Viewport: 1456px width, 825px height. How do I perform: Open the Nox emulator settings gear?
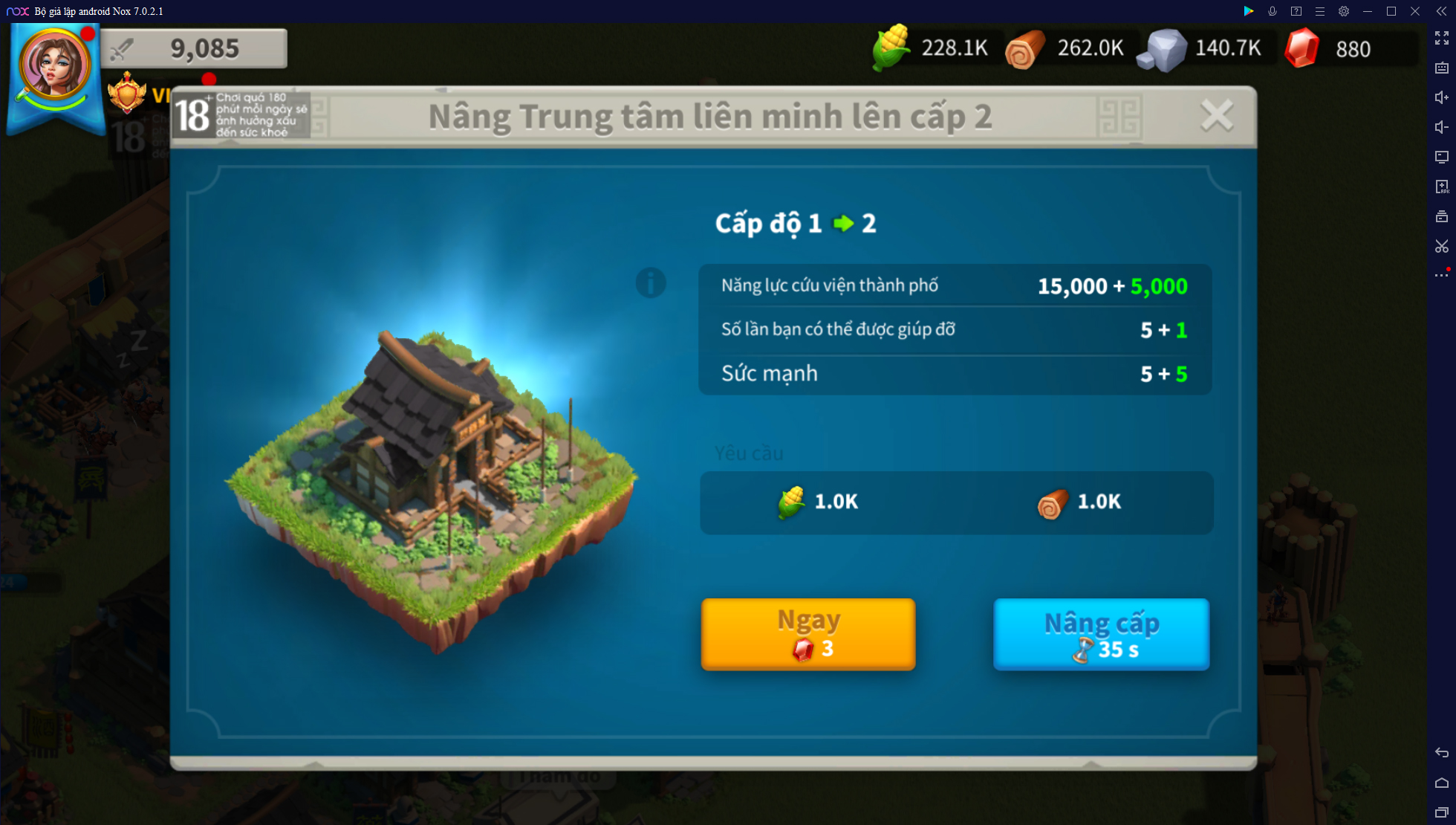click(x=1343, y=11)
